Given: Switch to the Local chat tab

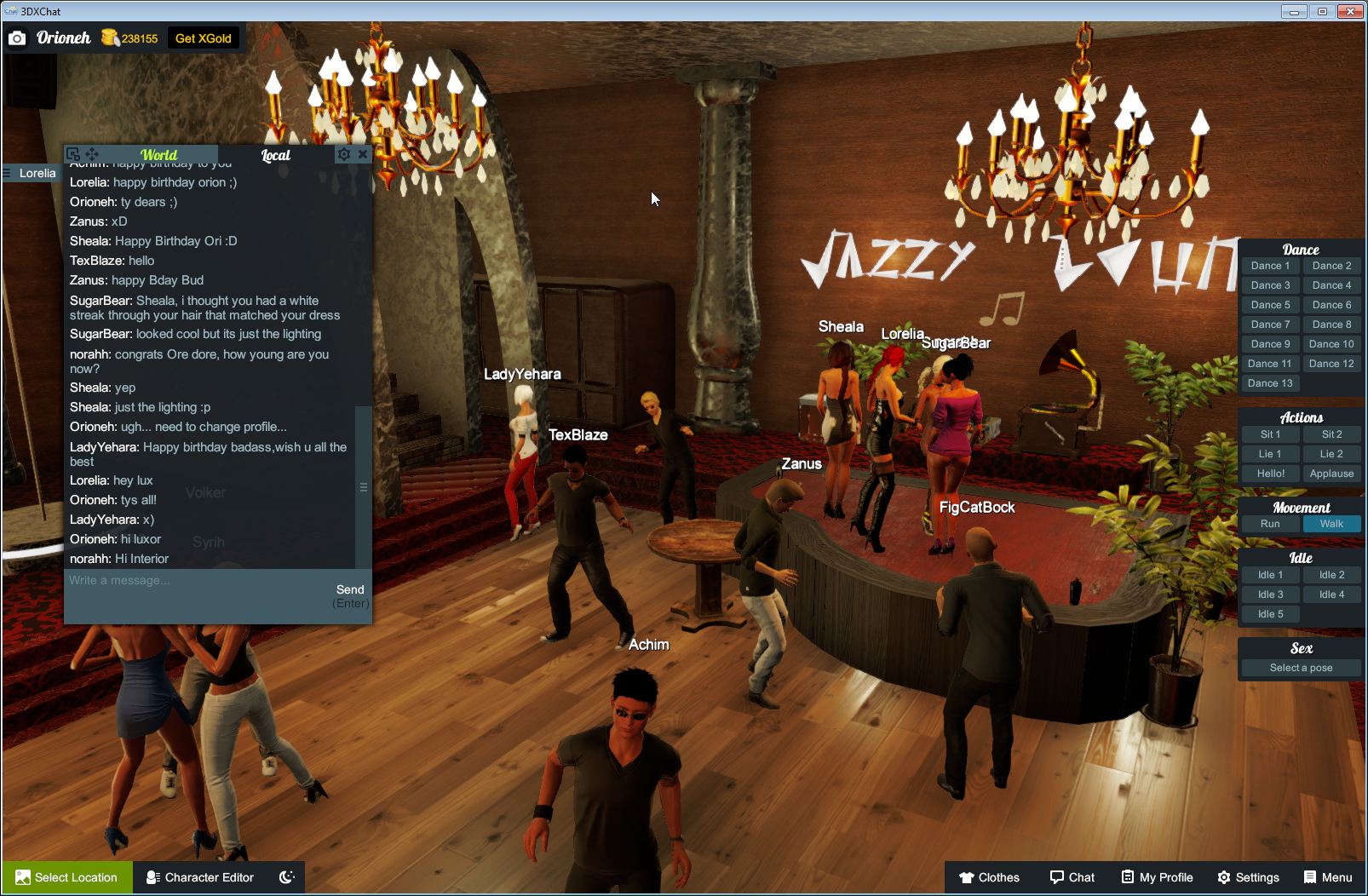Looking at the screenshot, I should pyautogui.click(x=276, y=154).
